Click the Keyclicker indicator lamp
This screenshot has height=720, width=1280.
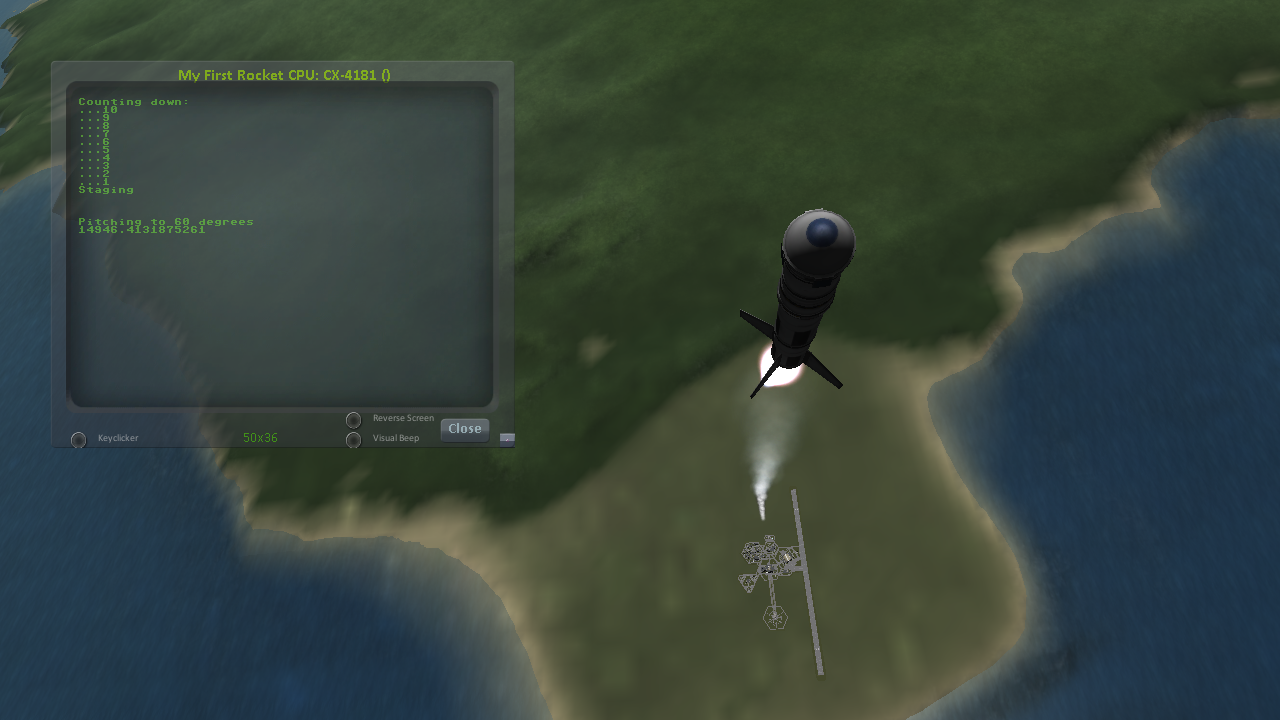[x=78, y=438]
